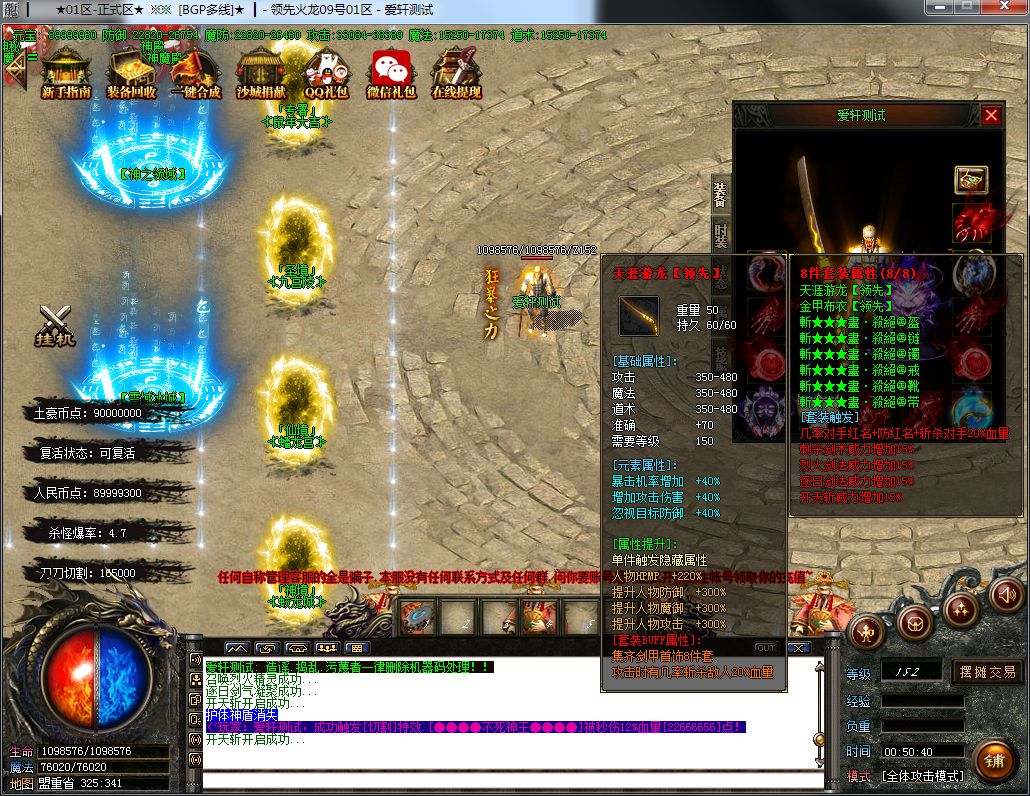Change the 全体攻击模式 attack mode
The image size is (1030, 796).
click(921, 776)
